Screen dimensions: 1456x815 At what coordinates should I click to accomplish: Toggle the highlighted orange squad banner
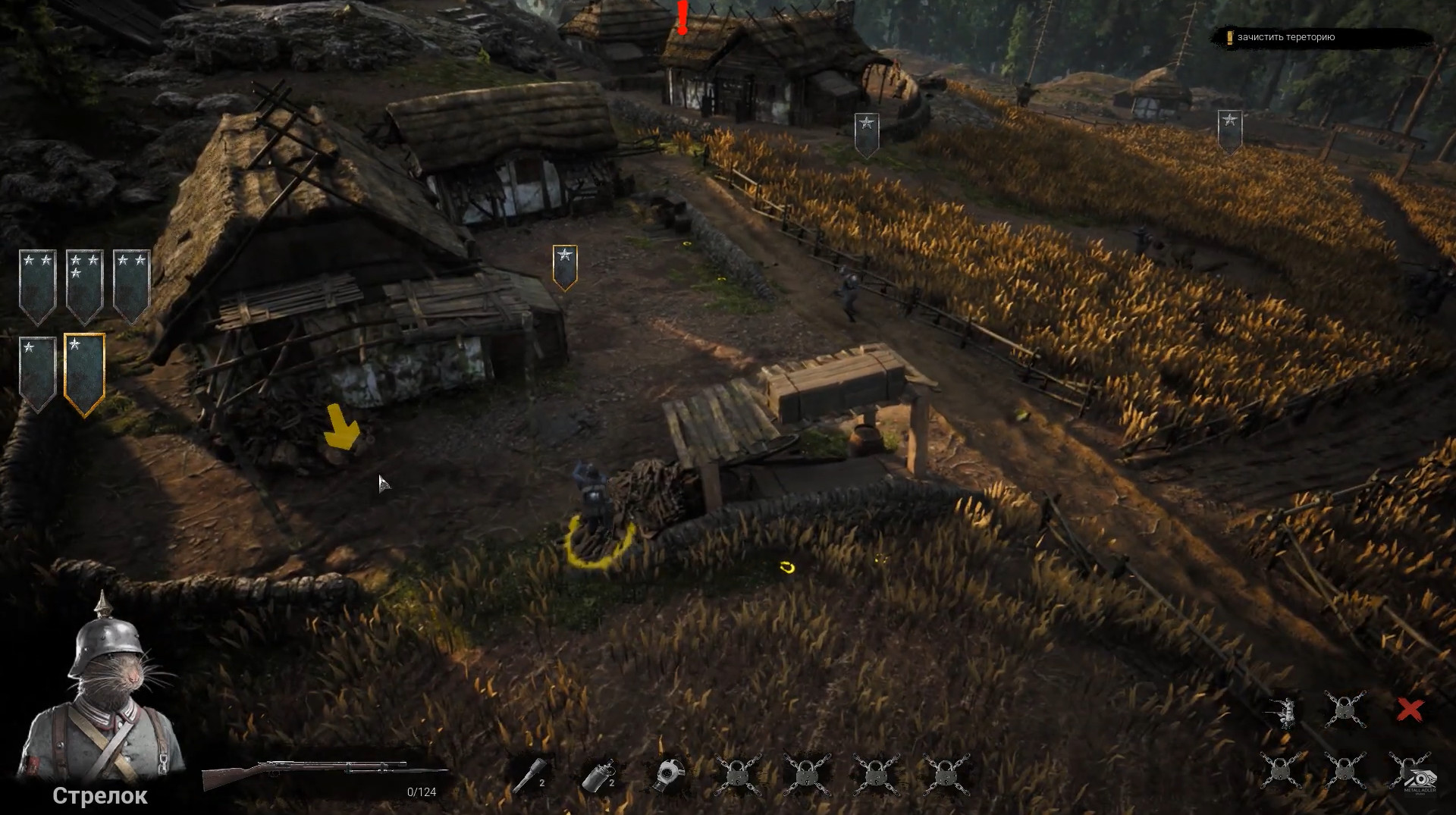(83, 371)
